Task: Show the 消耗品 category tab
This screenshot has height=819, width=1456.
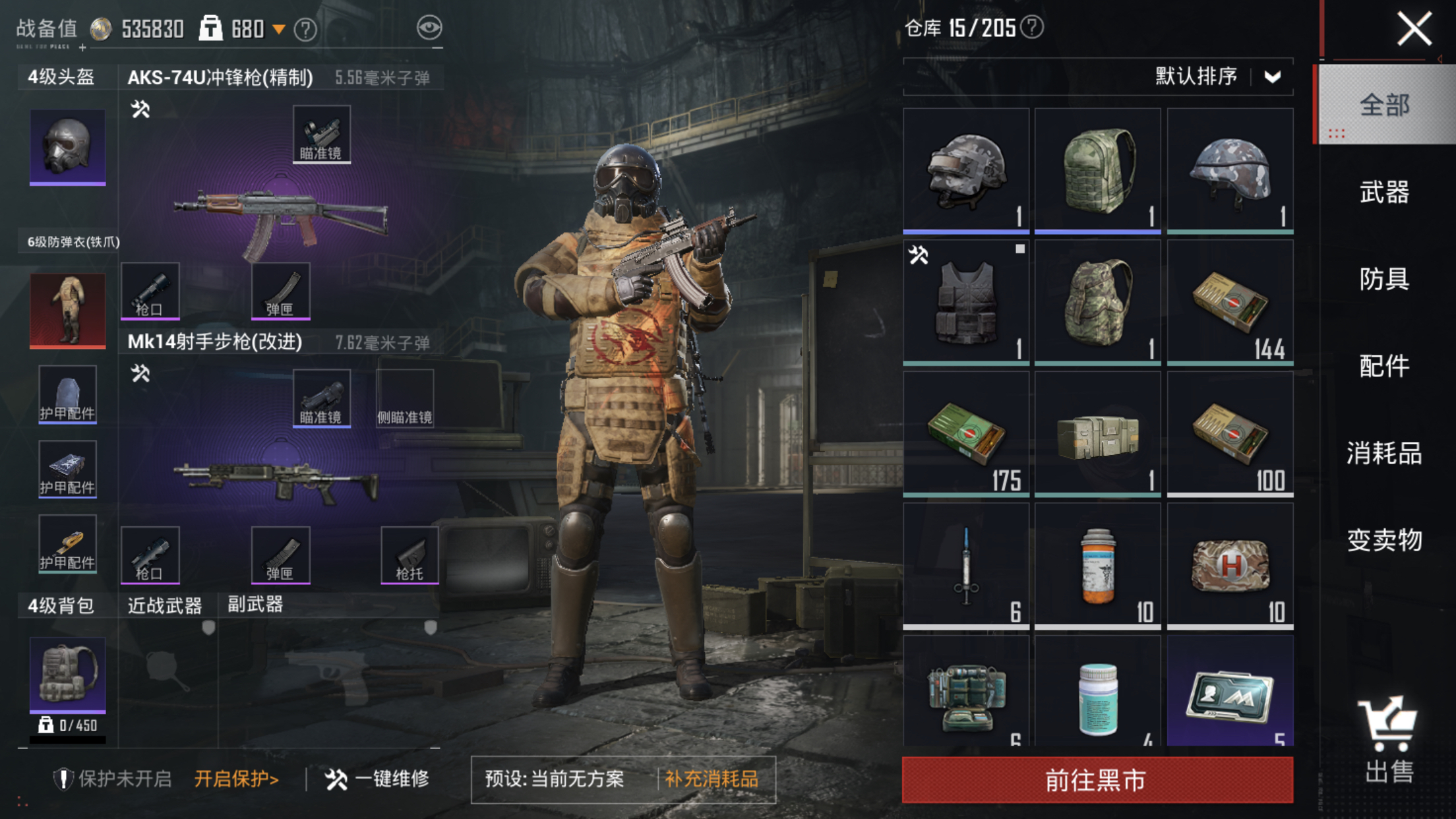Action: click(x=1384, y=454)
